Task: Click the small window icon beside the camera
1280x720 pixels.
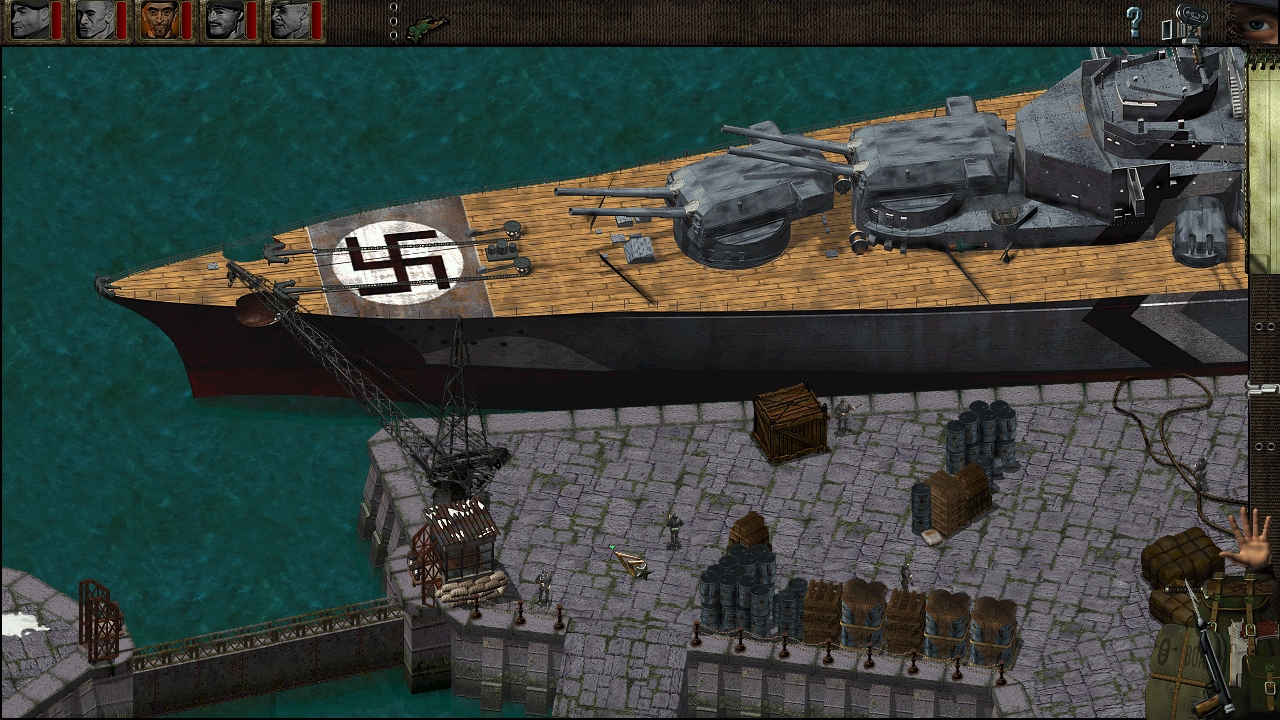Action: pyautogui.click(x=1166, y=29)
